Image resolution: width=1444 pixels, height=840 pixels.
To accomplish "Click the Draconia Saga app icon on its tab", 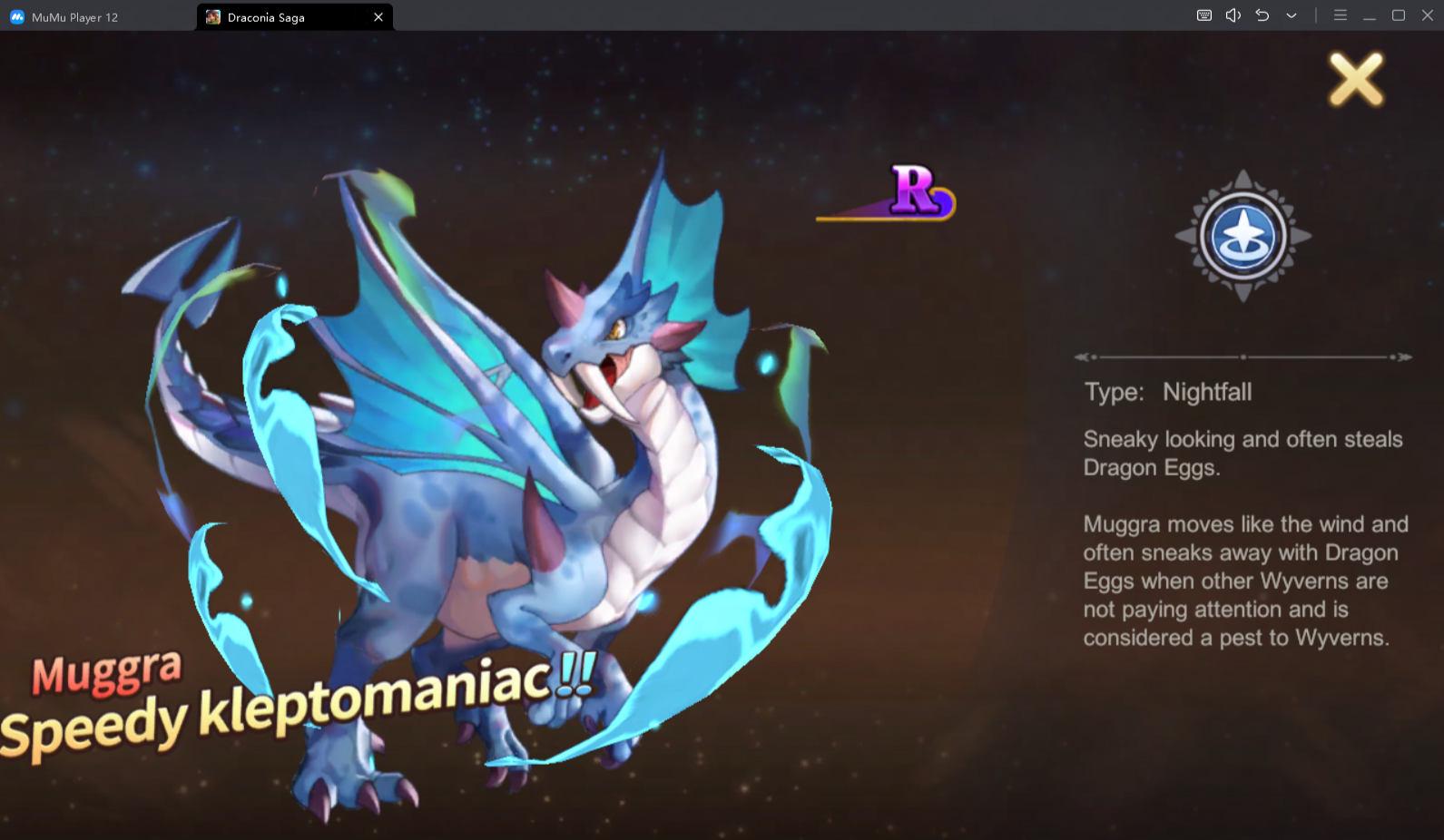I will (213, 16).
